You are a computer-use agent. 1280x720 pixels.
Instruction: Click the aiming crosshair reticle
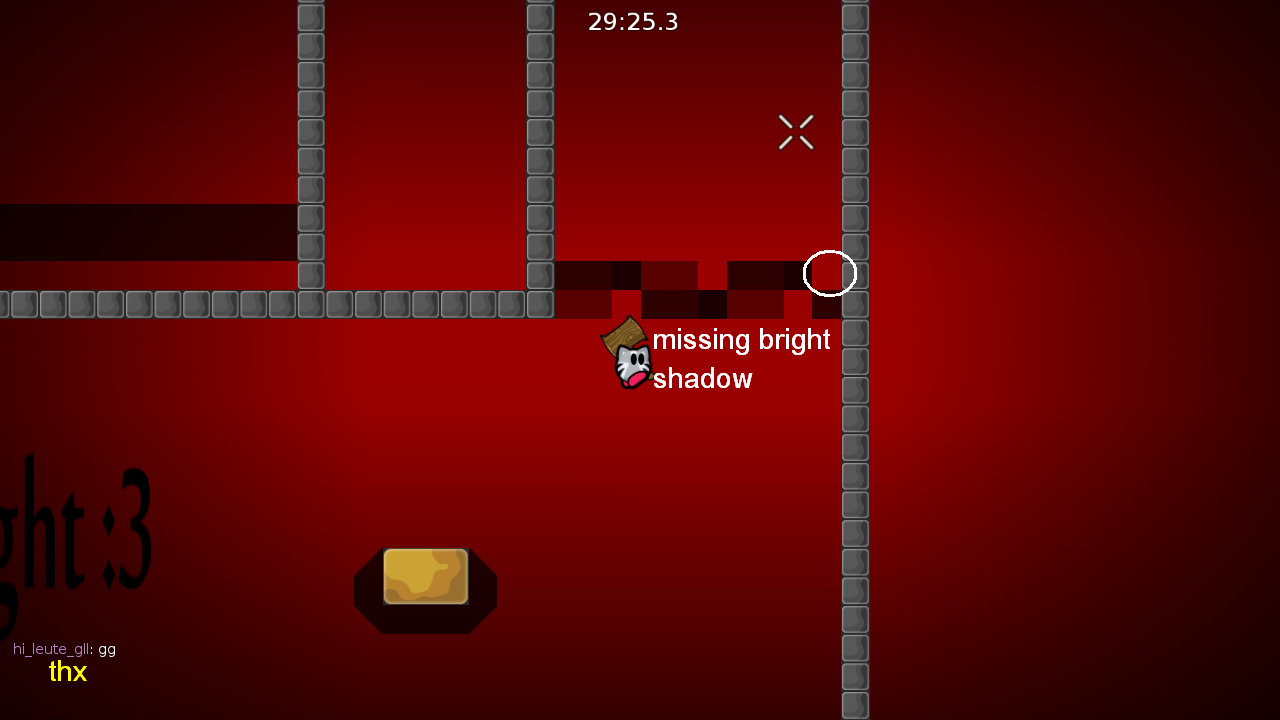[795, 132]
